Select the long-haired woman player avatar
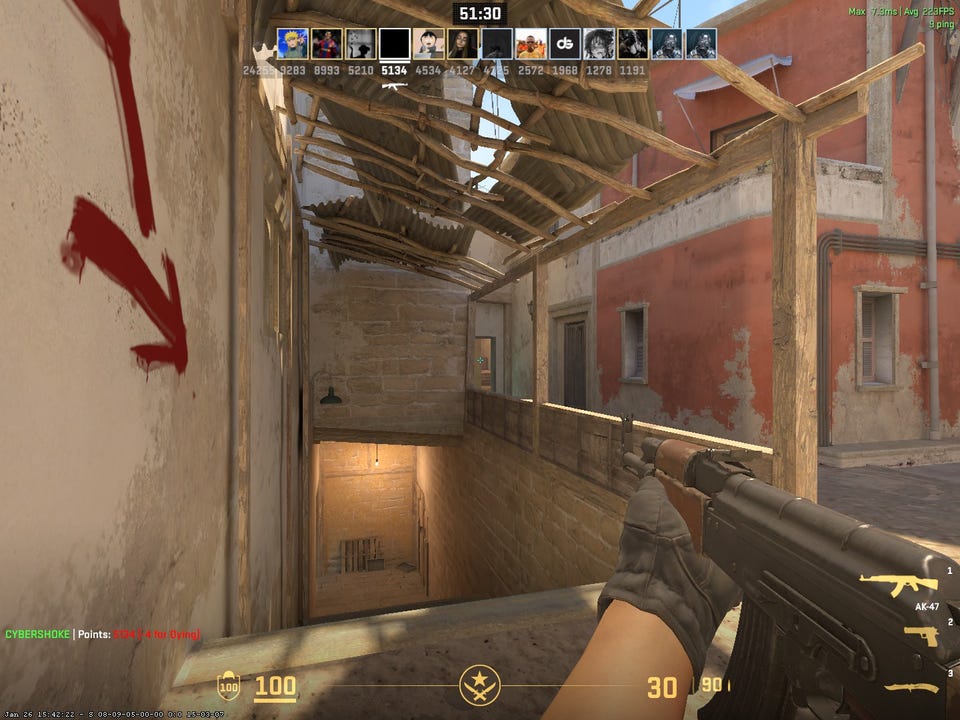The width and height of the screenshot is (960, 720). coord(463,44)
